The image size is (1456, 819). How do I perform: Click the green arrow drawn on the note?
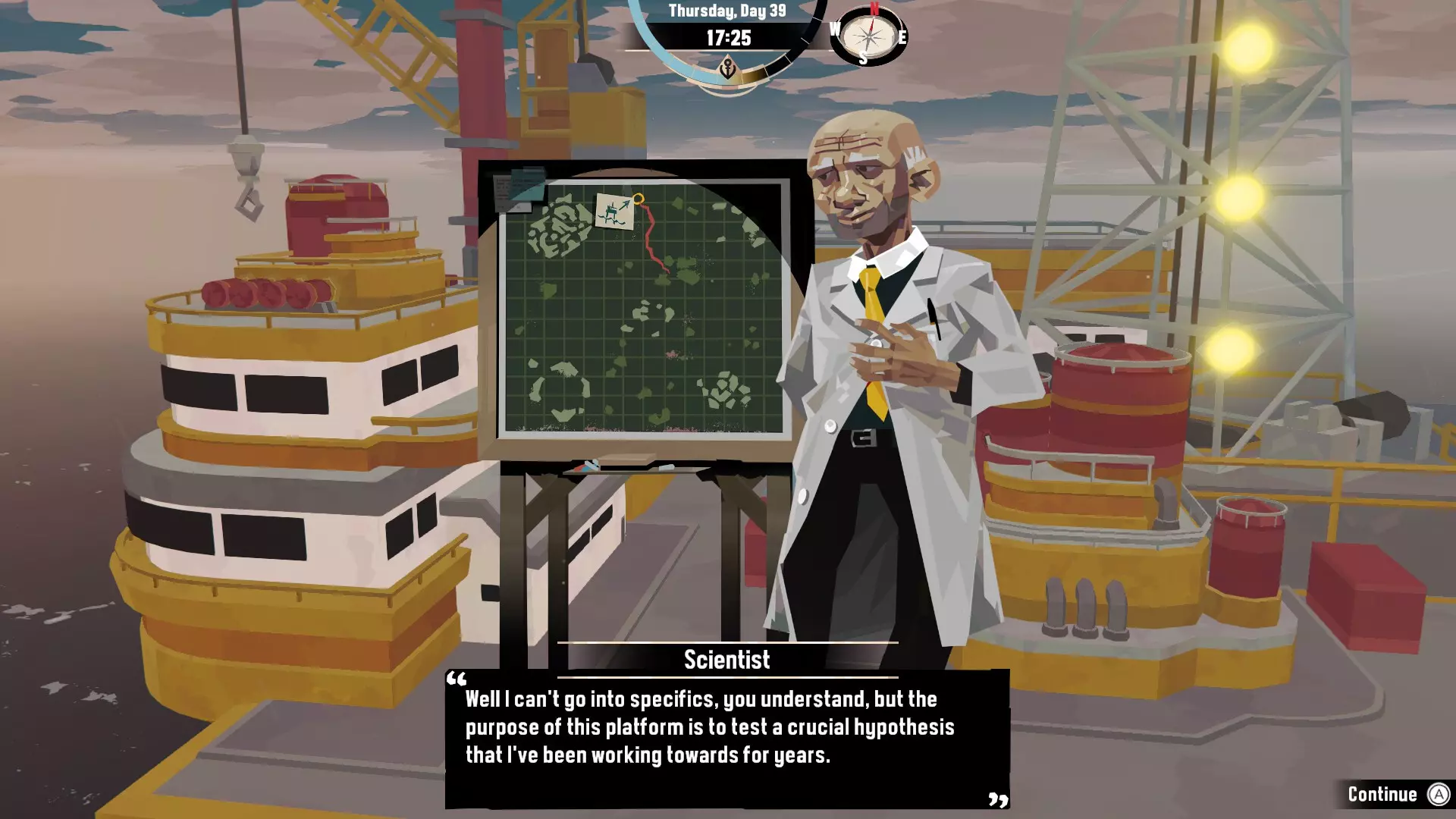(x=625, y=203)
